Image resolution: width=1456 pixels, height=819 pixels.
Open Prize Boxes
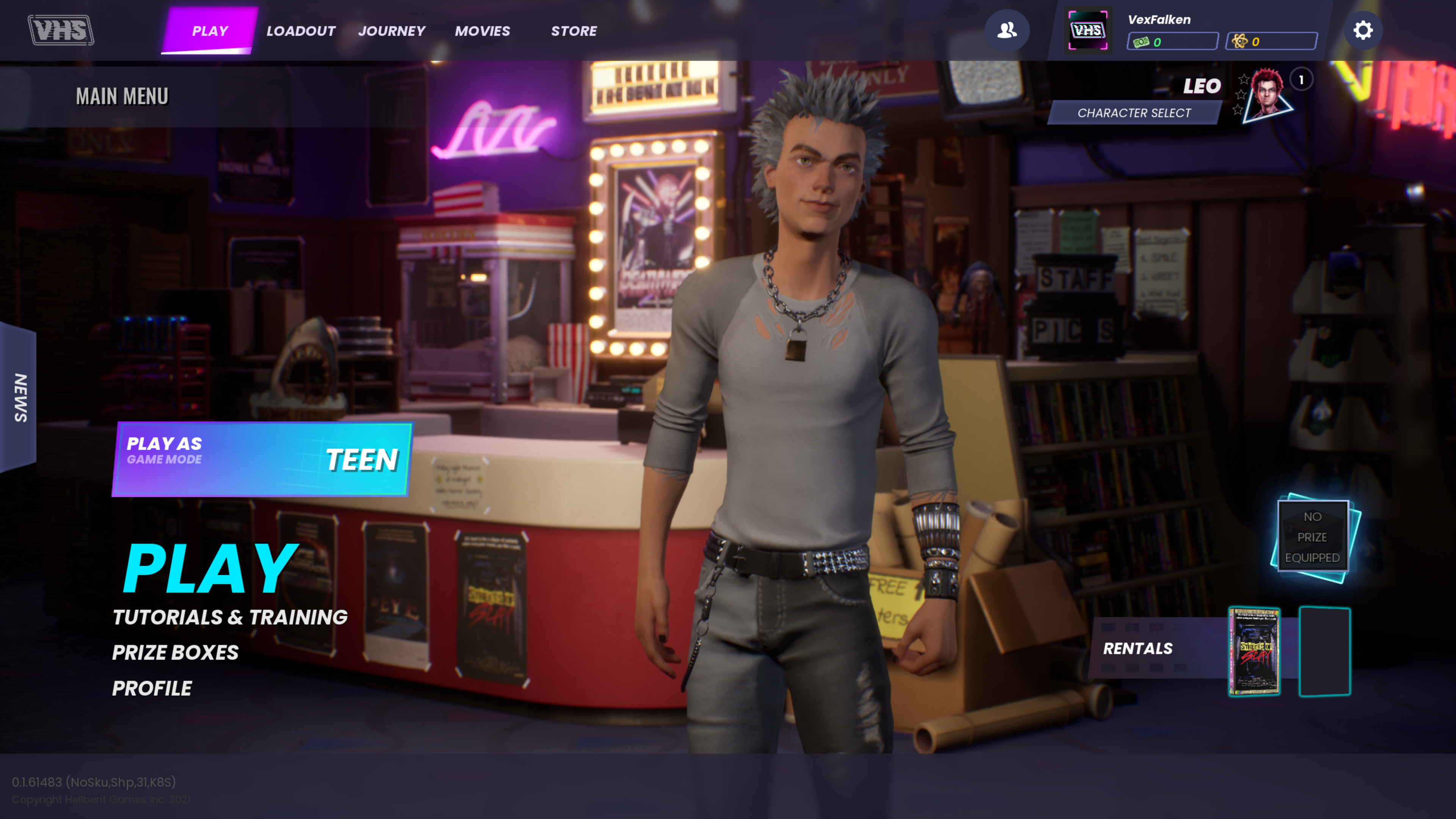coord(175,652)
